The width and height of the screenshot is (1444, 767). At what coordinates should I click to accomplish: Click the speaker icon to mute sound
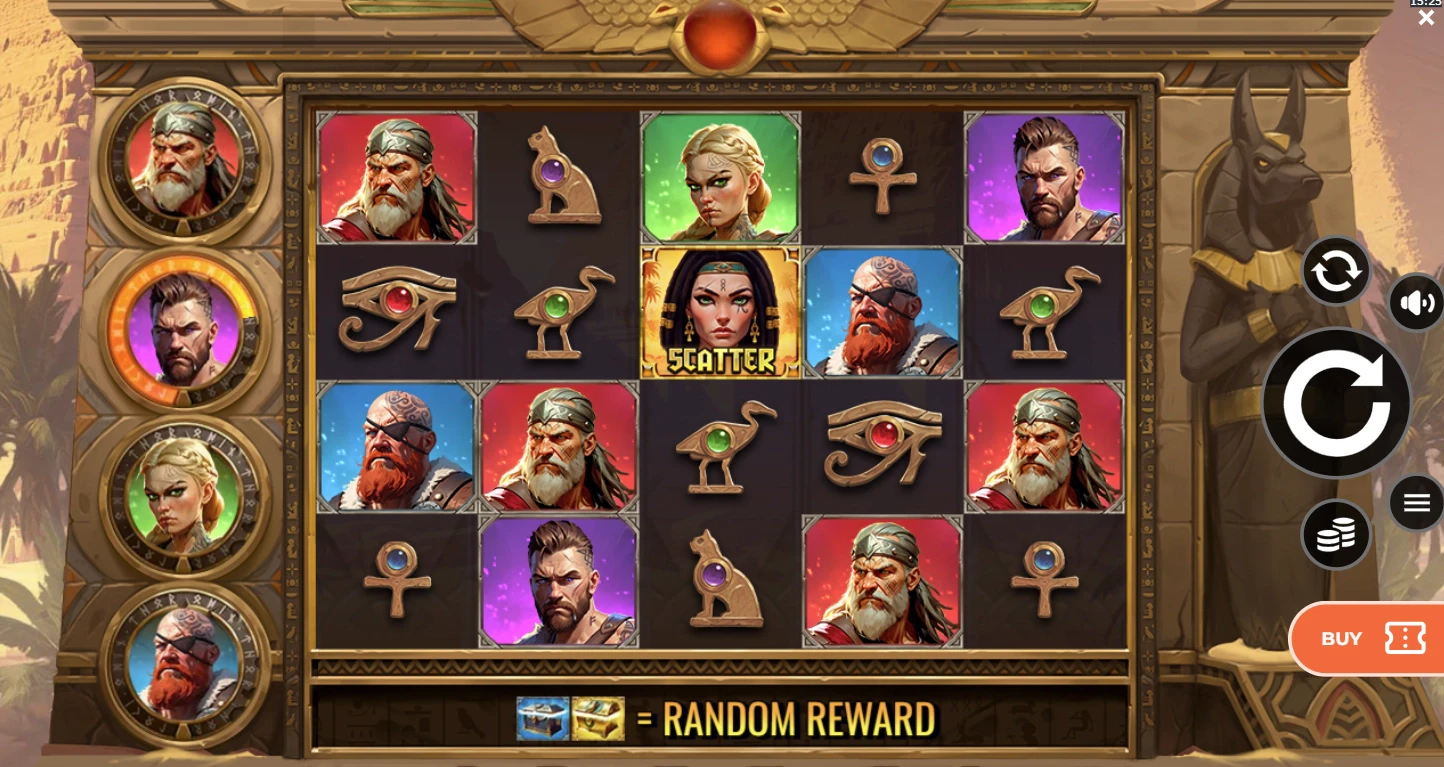point(1416,304)
